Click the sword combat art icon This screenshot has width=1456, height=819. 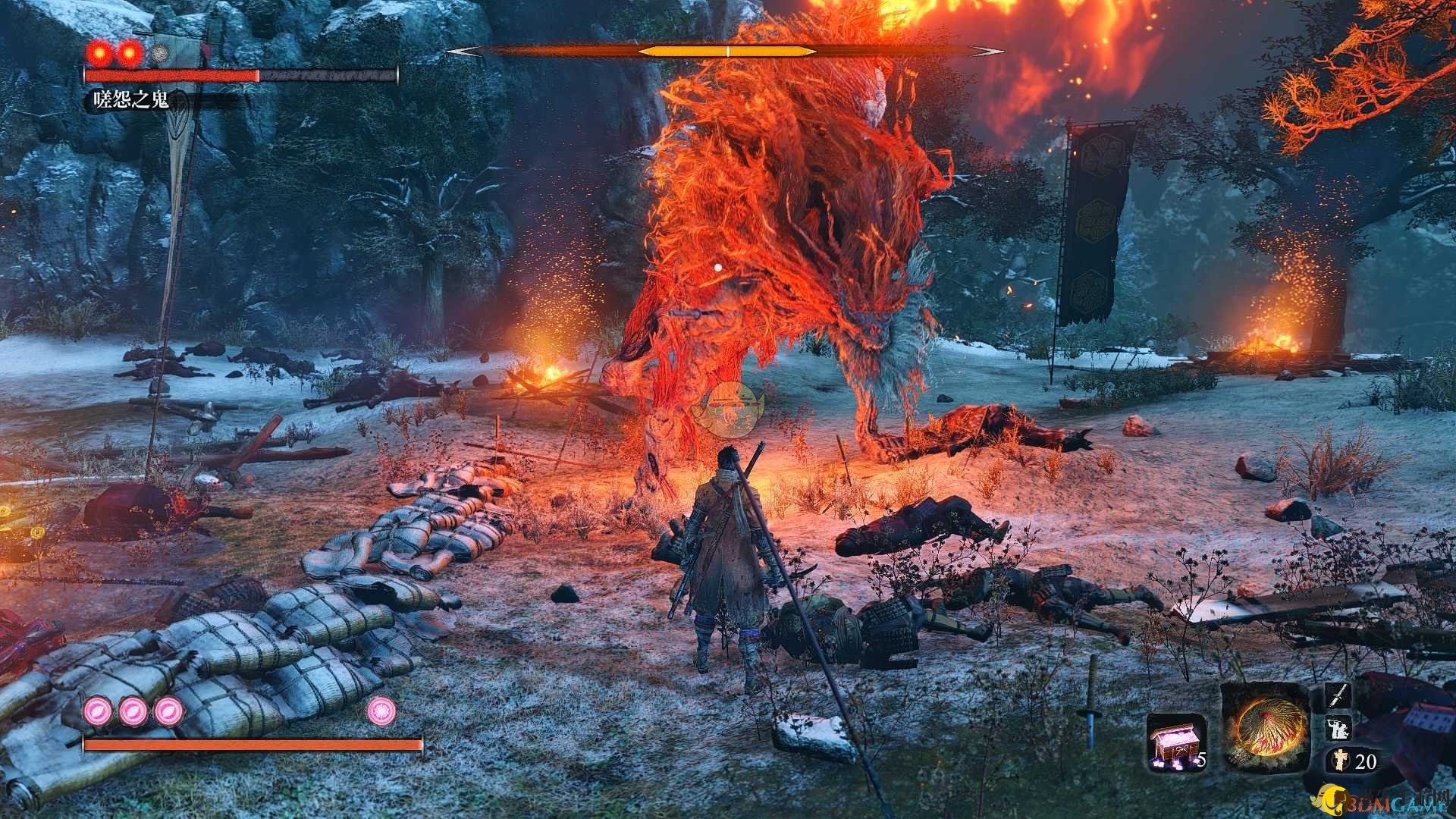pyautogui.click(x=1337, y=695)
